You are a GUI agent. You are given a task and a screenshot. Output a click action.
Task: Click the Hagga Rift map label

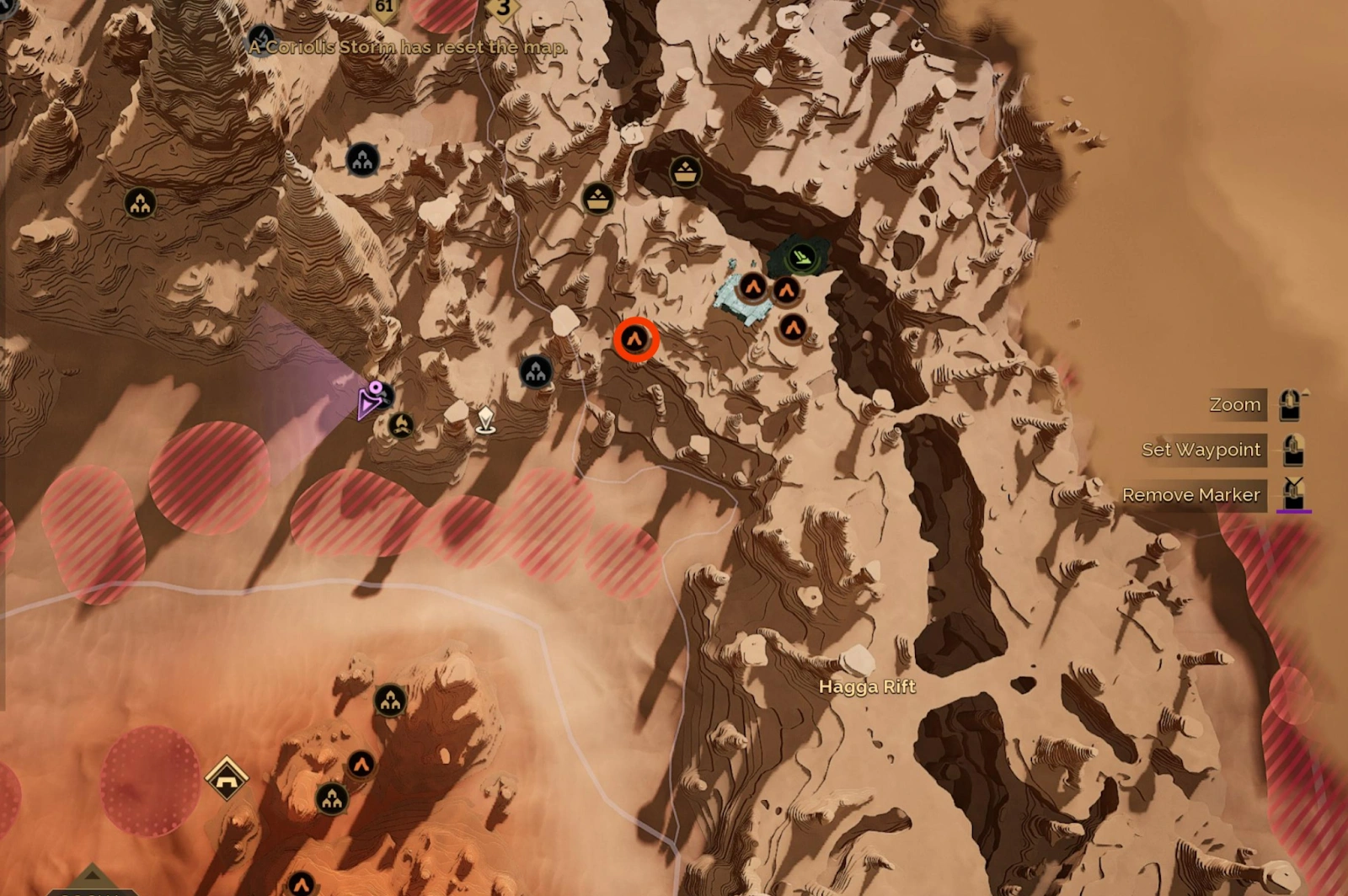[x=866, y=686]
